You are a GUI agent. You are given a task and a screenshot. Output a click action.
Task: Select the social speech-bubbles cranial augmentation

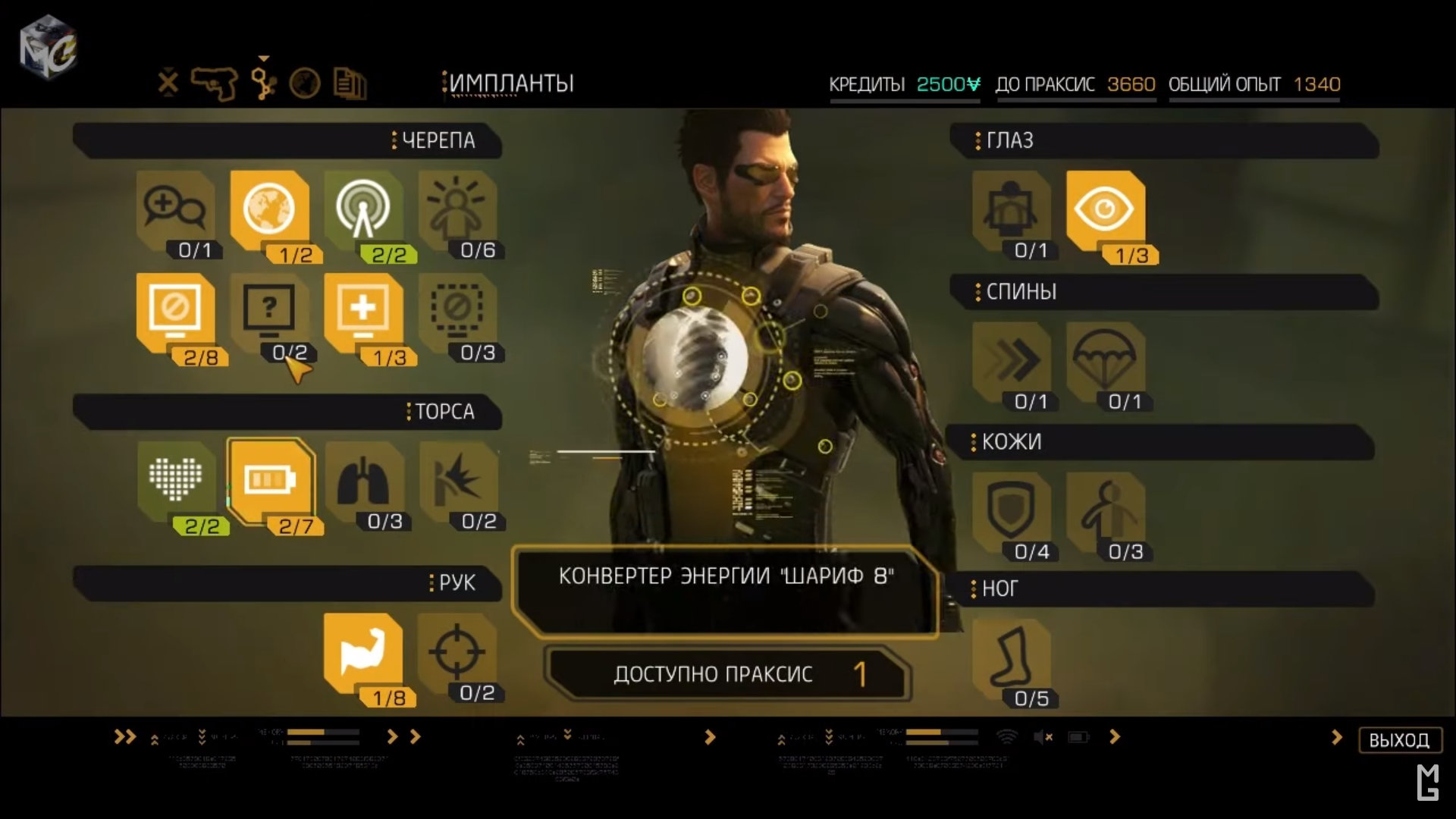coord(175,209)
